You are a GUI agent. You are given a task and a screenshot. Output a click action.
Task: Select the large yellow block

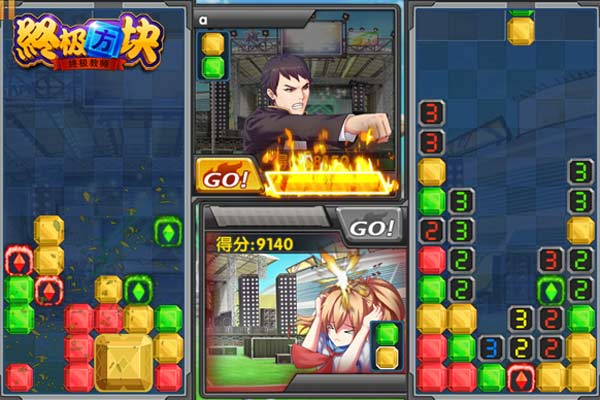[x=123, y=361]
